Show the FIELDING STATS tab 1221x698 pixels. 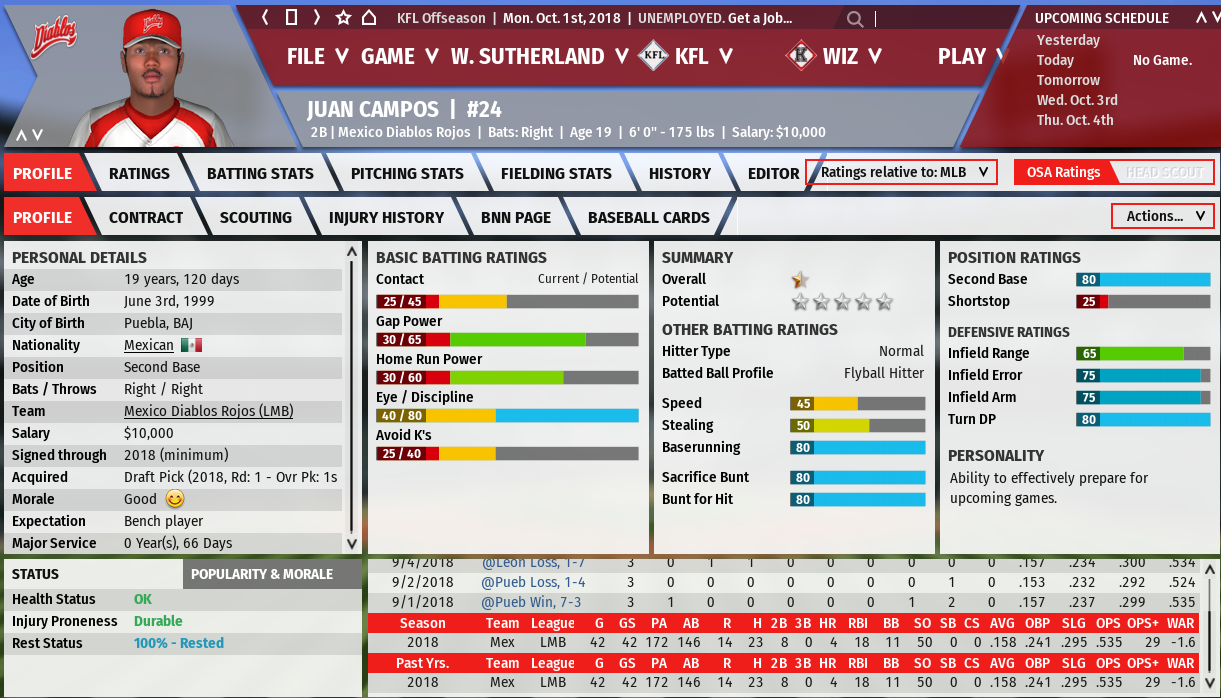556,173
